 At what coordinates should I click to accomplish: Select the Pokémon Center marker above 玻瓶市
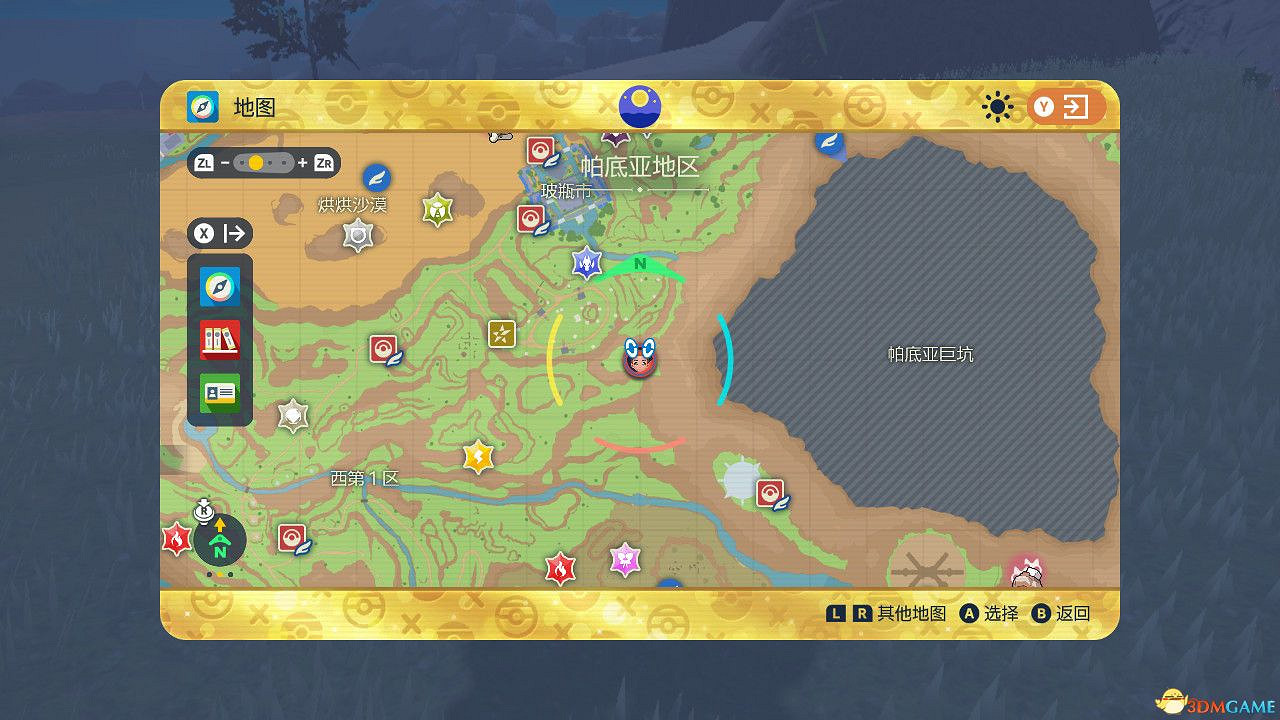click(538, 152)
